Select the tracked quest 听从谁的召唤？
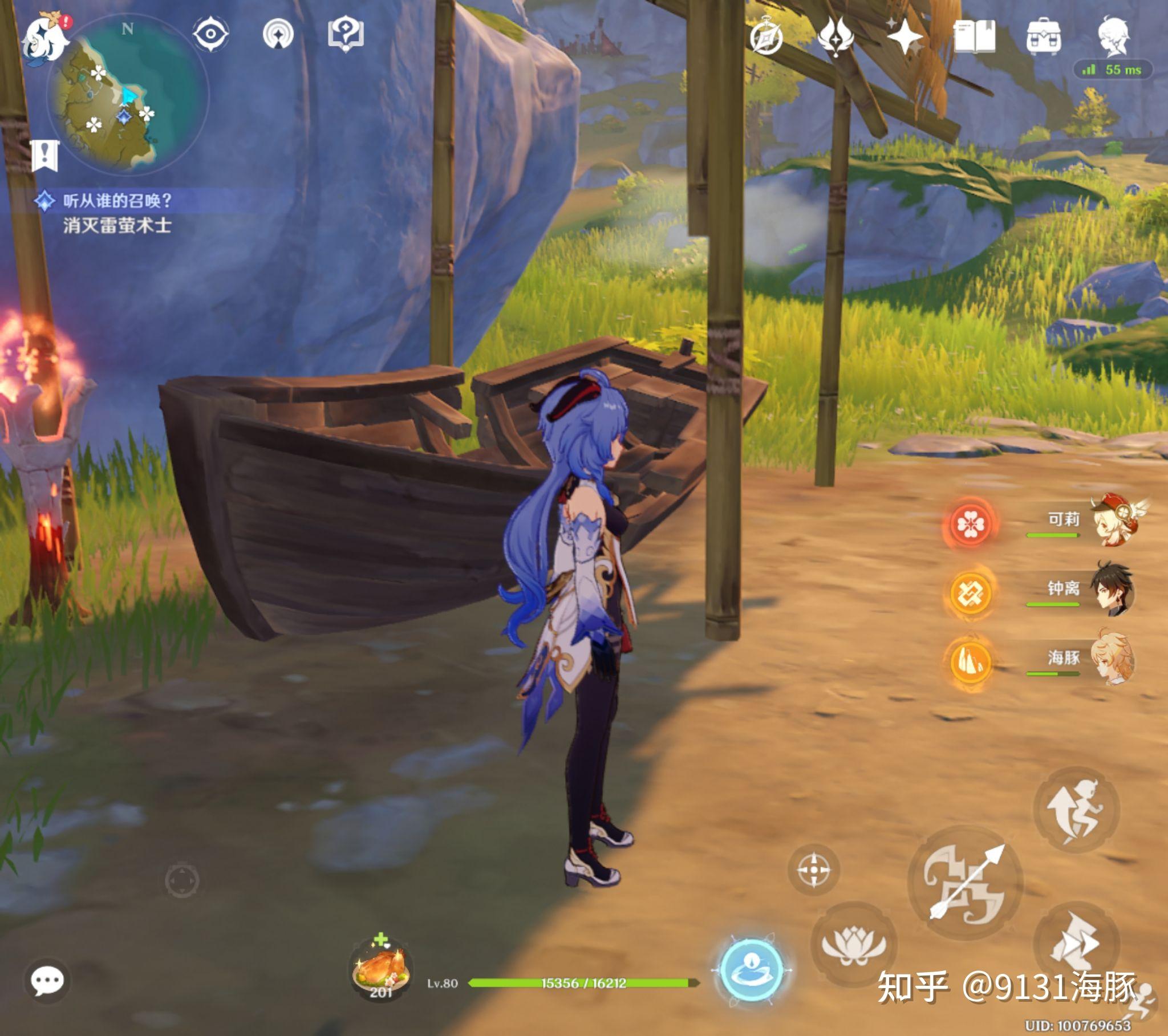The image size is (1168, 1036). (x=117, y=201)
